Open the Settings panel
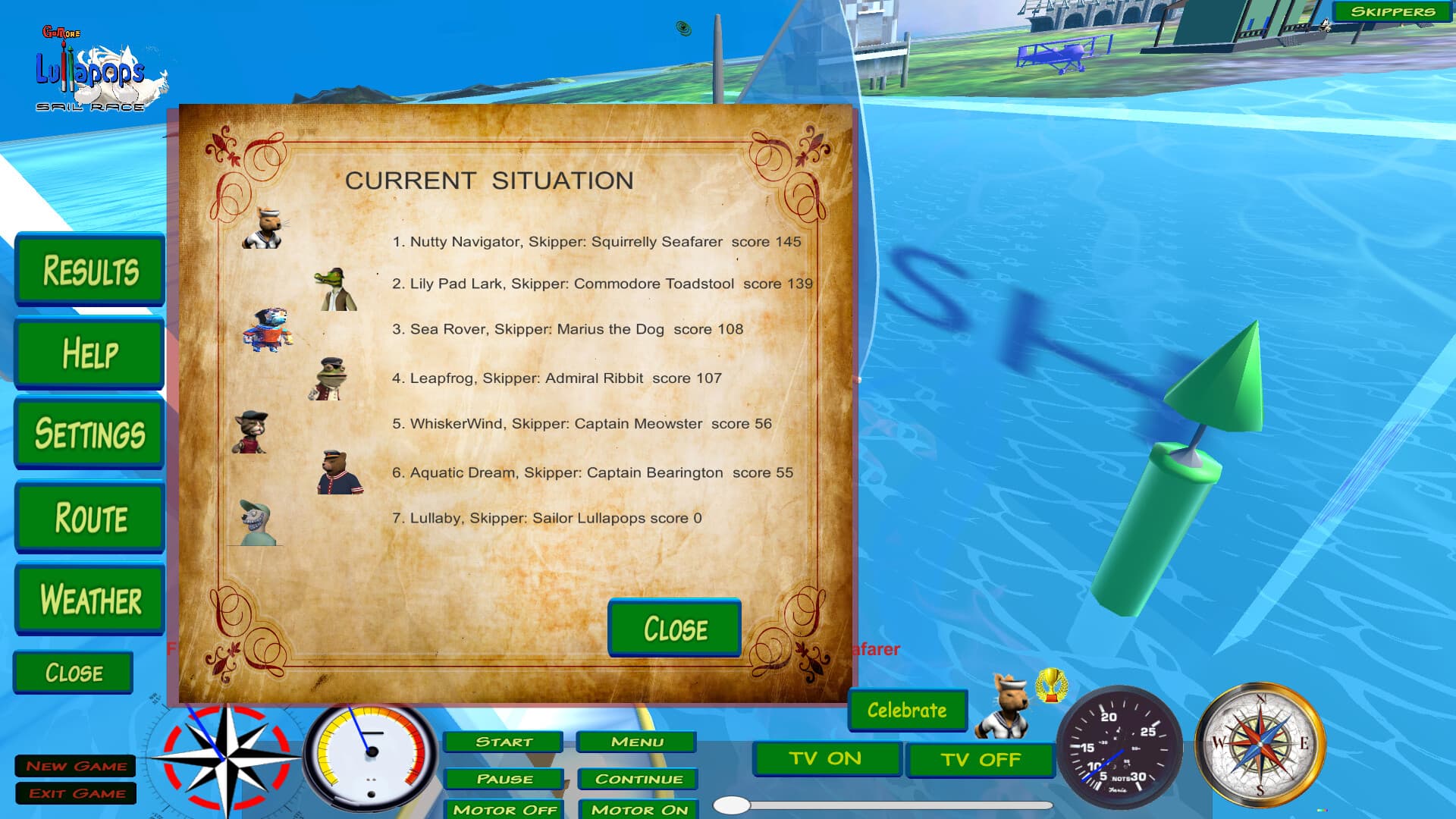The height and width of the screenshot is (819, 1456). pos(89,434)
